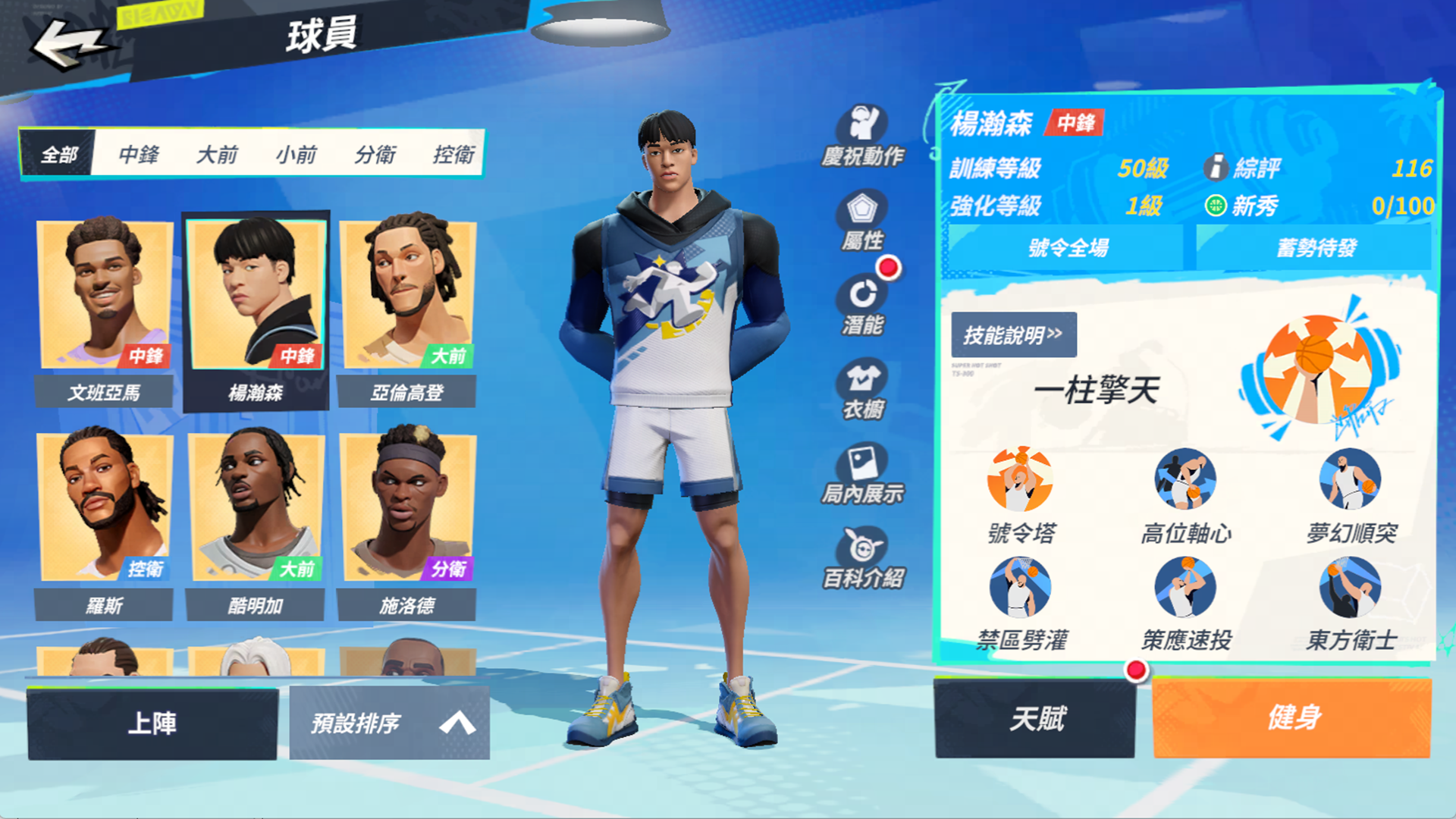The width and height of the screenshot is (1456, 819).
Task: Click the 上陣 deploy button
Action: pos(152,723)
